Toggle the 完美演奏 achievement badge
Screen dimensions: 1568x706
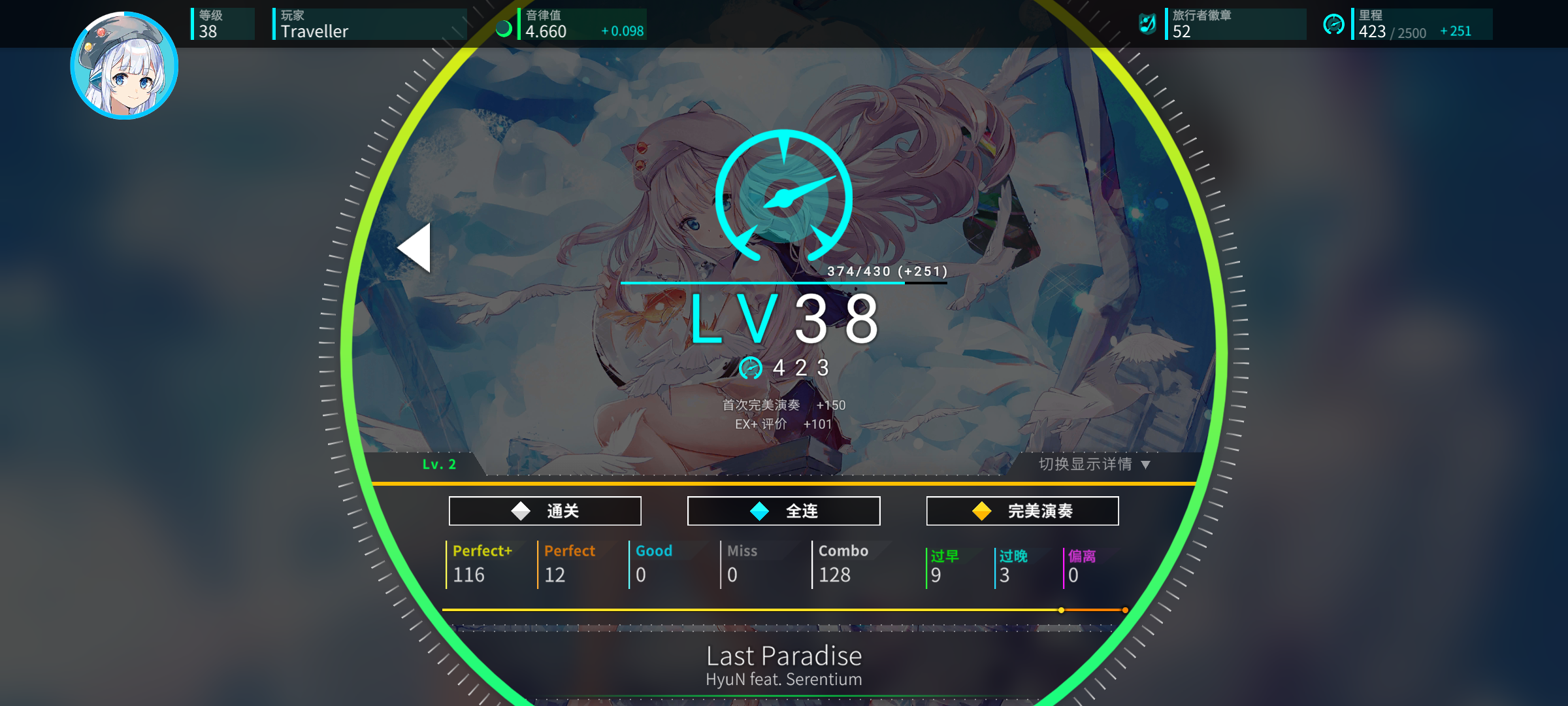(1022, 511)
